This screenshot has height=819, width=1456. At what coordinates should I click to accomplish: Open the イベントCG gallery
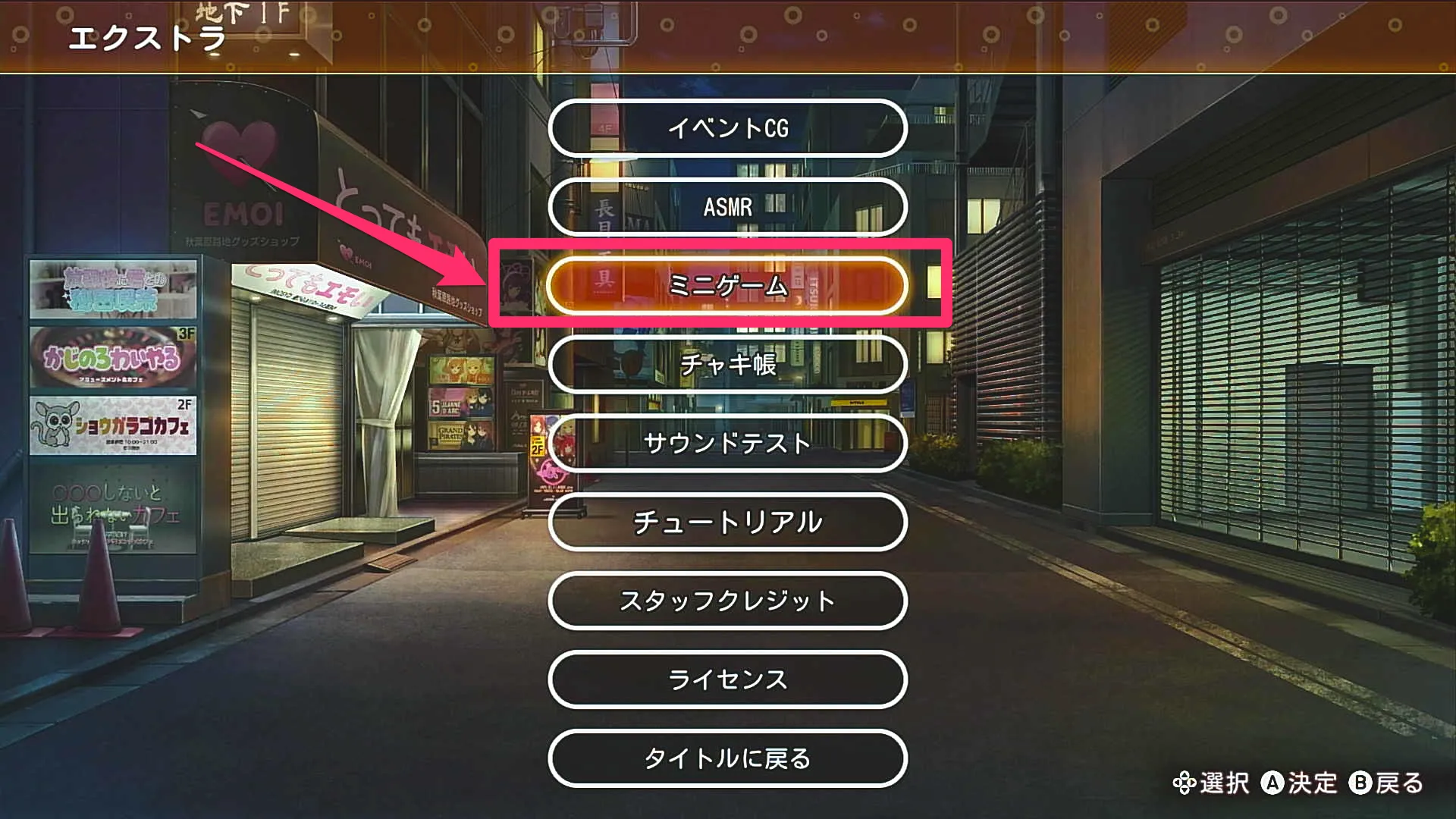726,129
